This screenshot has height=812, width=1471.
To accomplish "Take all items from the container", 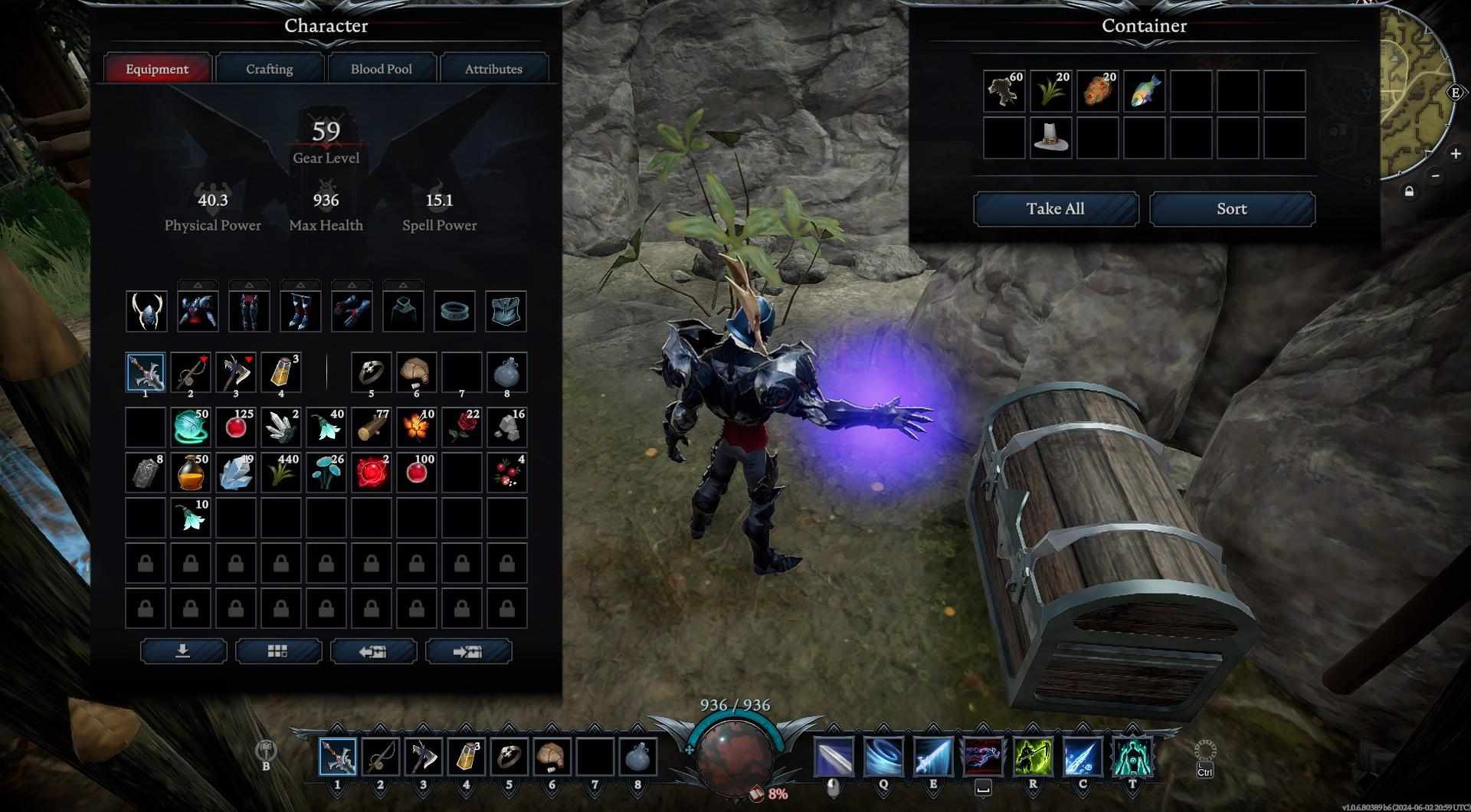I will click(x=1055, y=209).
